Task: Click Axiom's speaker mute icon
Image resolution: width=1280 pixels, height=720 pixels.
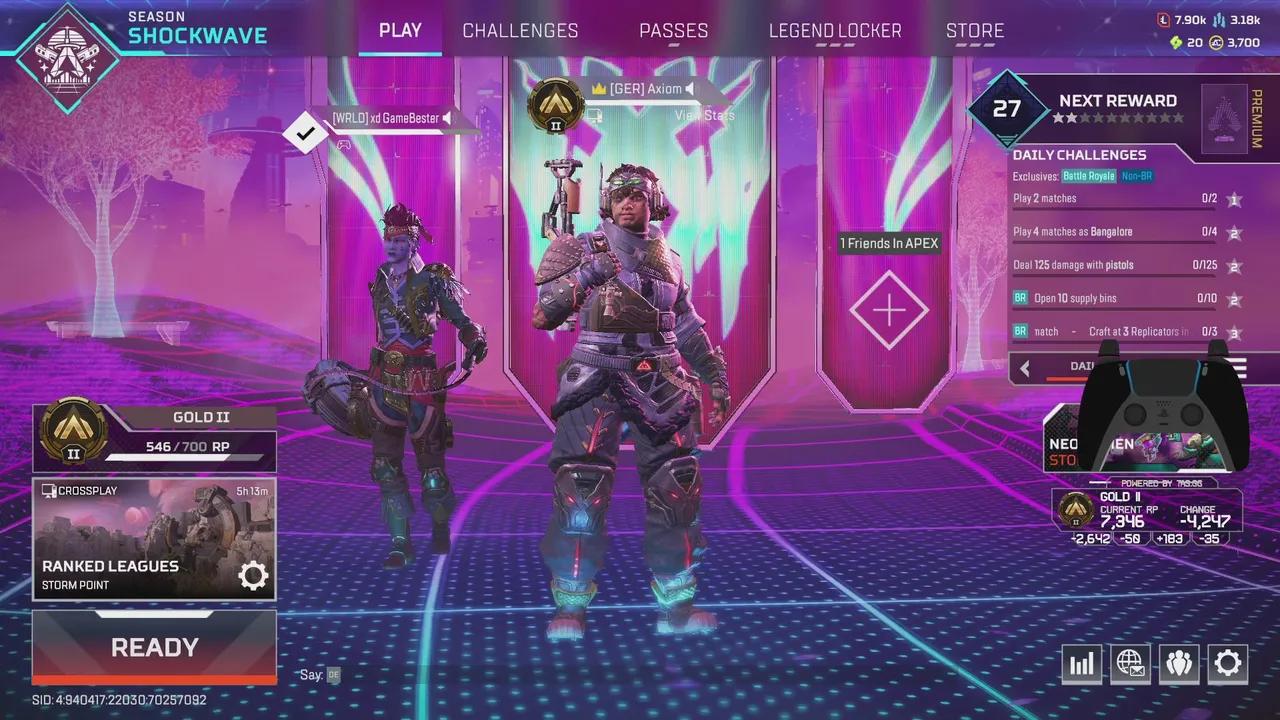Action: (689, 88)
